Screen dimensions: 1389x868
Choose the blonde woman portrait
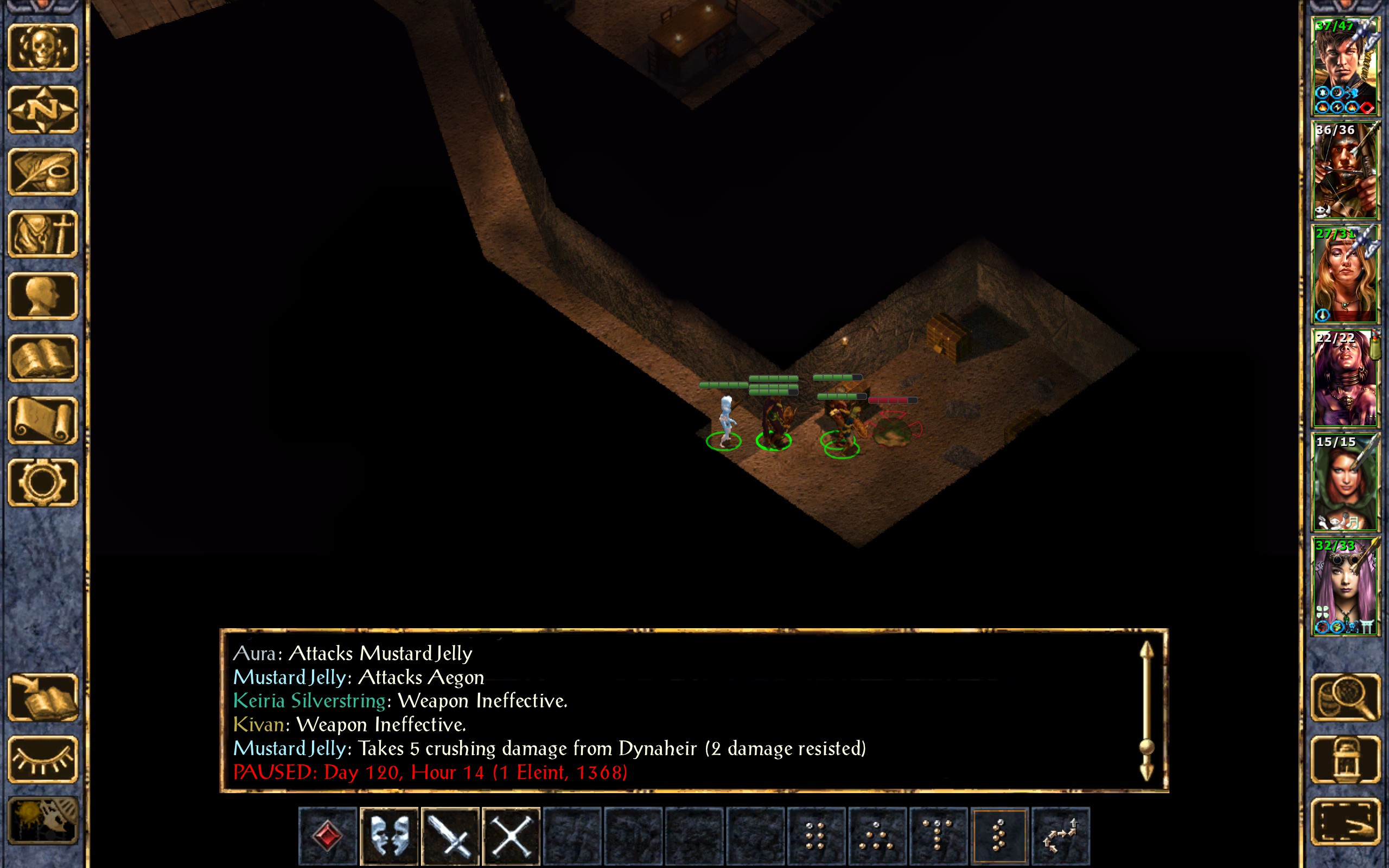pos(1345,274)
